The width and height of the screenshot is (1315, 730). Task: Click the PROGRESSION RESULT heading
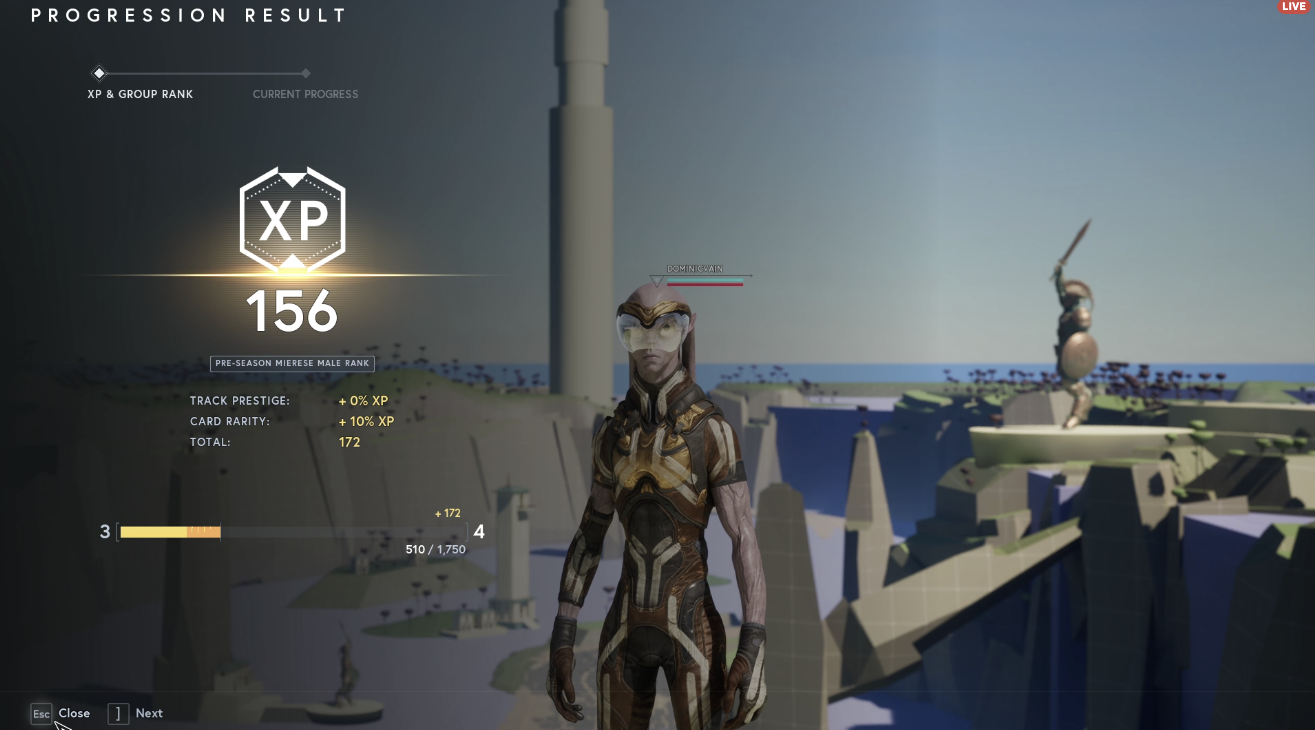tap(188, 15)
